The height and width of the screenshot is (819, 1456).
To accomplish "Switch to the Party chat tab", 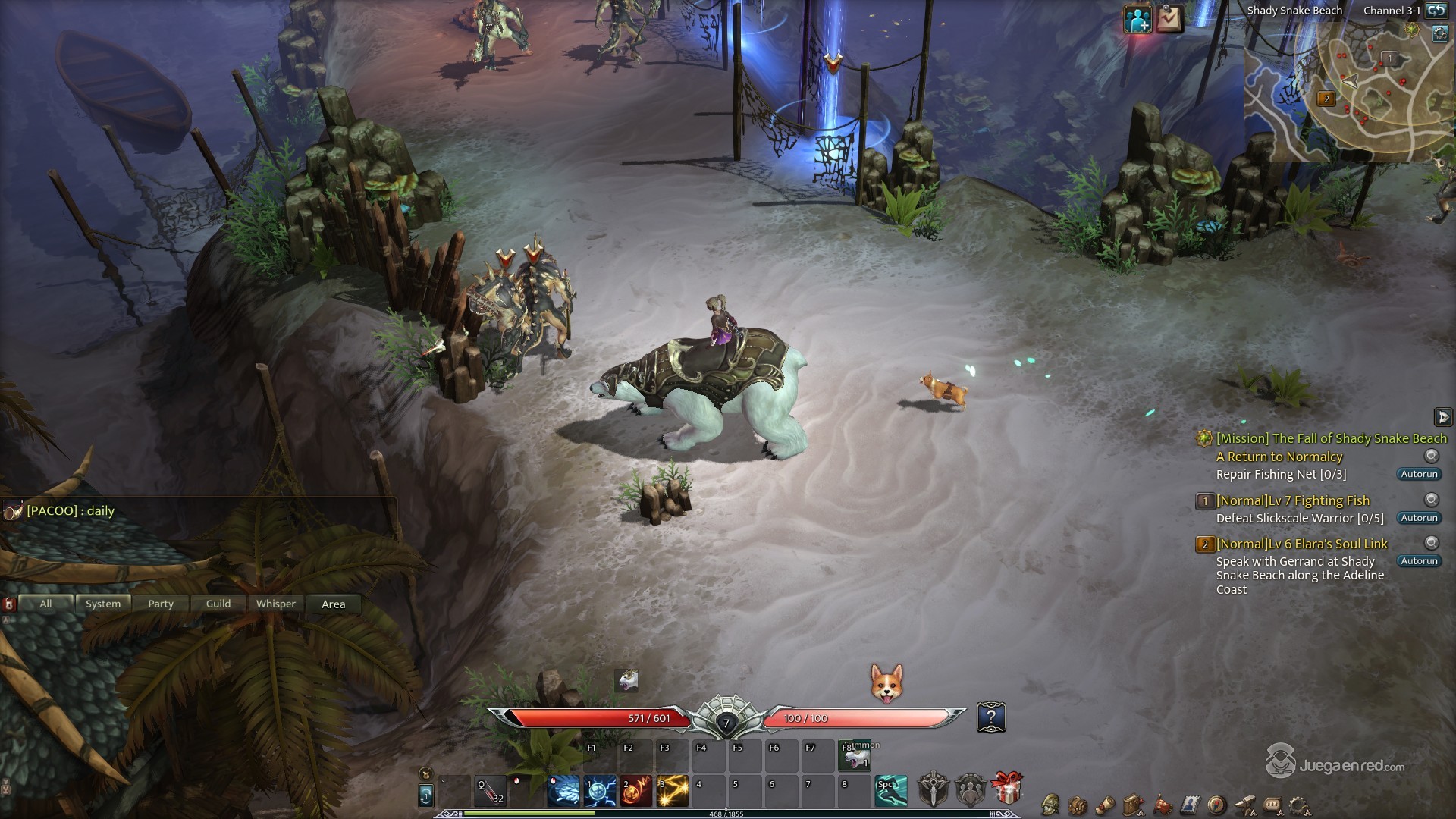I will [161, 604].
